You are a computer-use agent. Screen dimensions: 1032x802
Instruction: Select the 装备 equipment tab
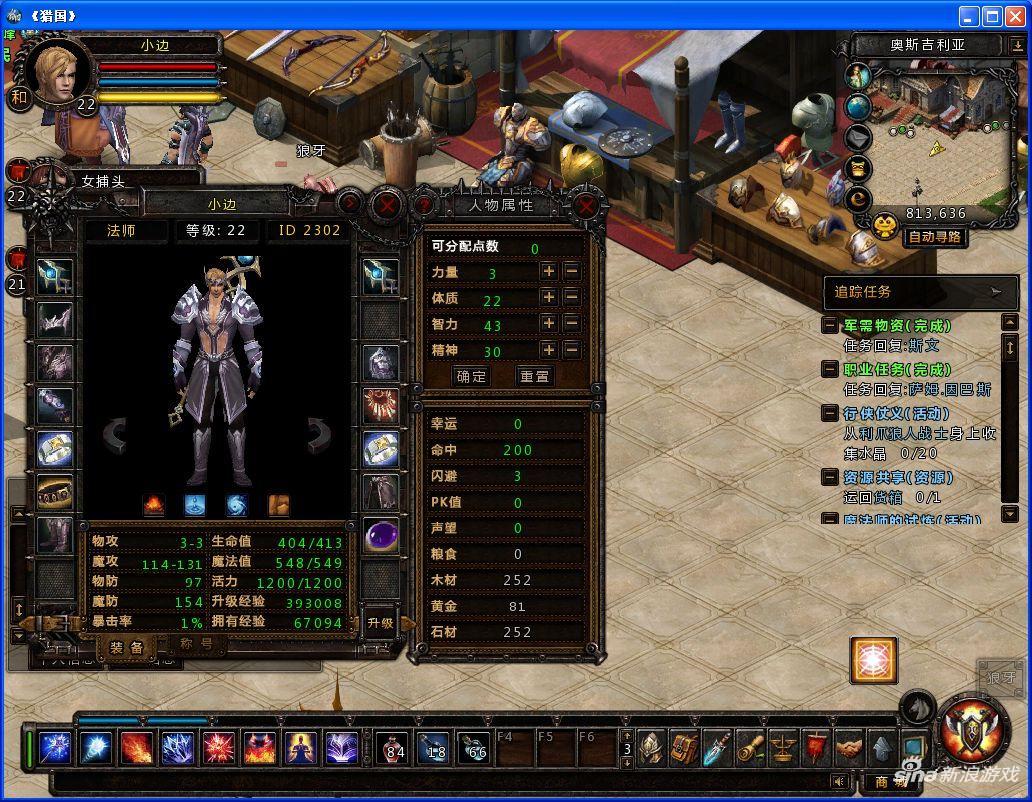[x=128, y=647]
